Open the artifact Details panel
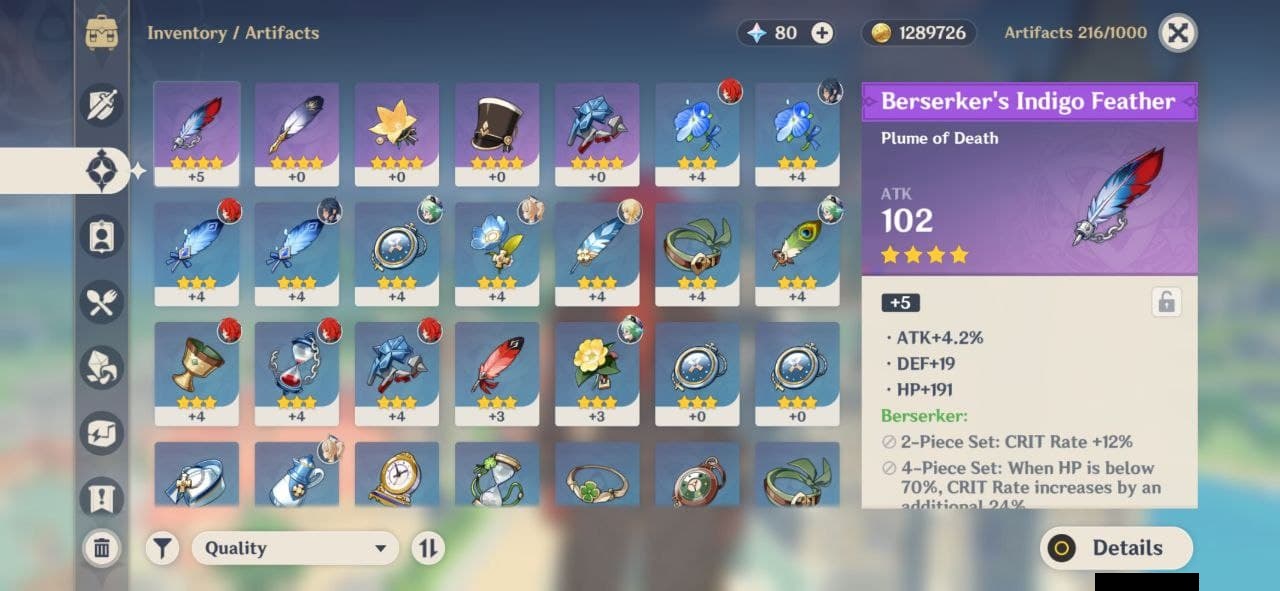The image size is (1280, 591). point(1116,548)
